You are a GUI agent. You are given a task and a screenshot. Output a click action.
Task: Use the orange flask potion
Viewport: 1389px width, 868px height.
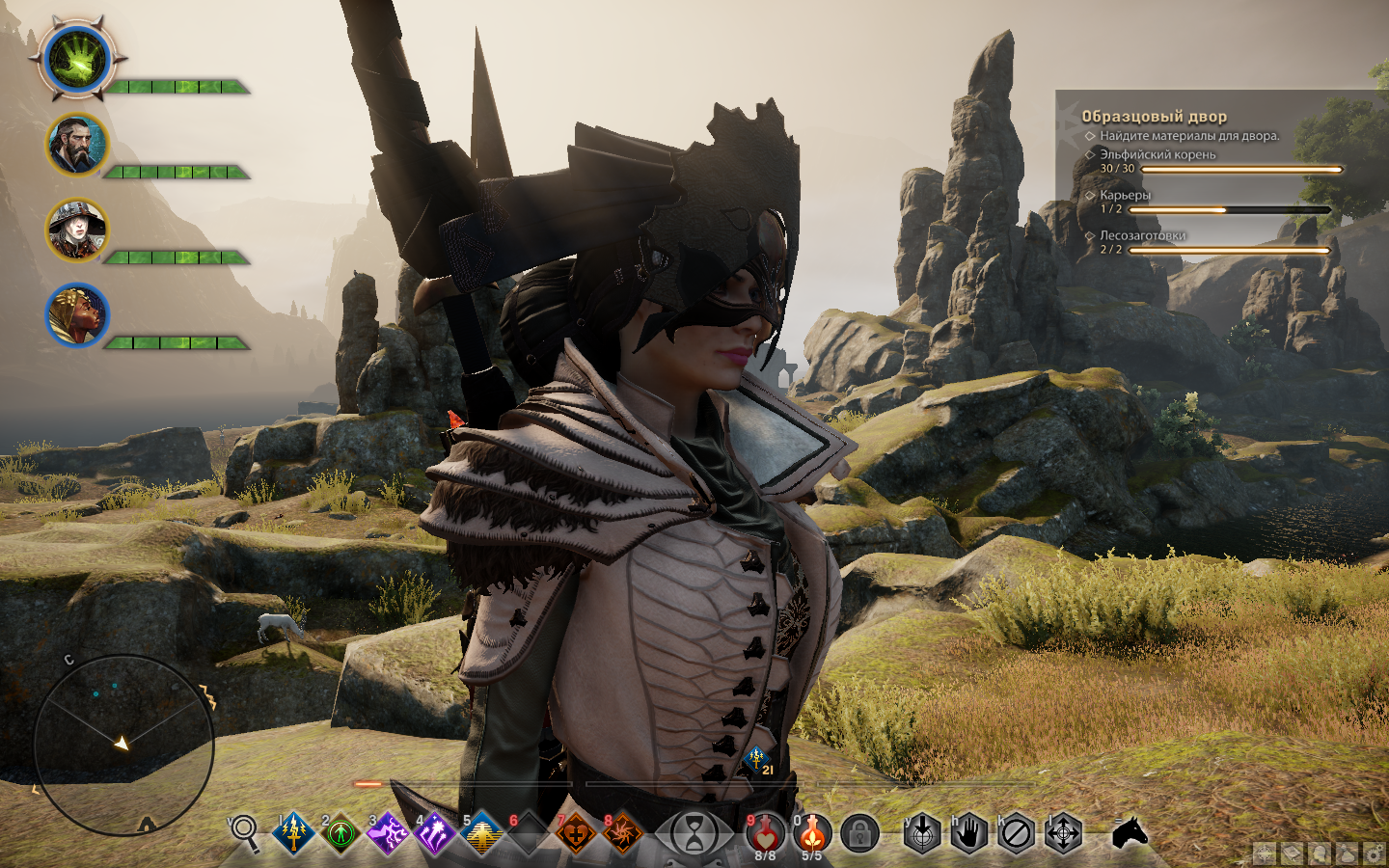(812, 832)
